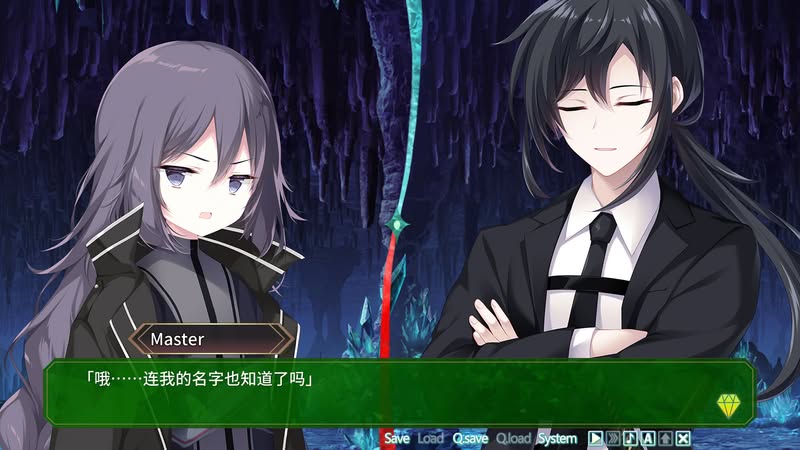Click the letter A icon
The height and width of the screenshot is (450, 800).
tap(648, 438)
